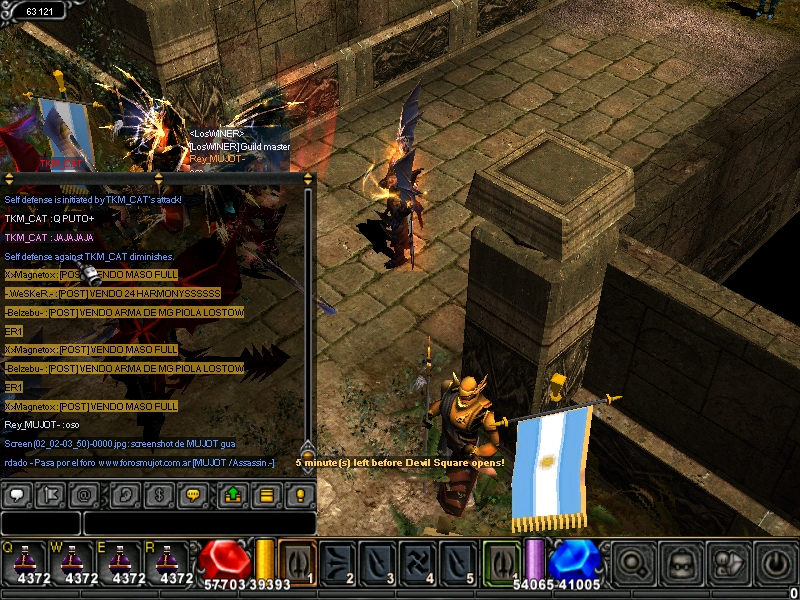
Task: Toggle the @ guild chat button
Action: tap(86, 494)
